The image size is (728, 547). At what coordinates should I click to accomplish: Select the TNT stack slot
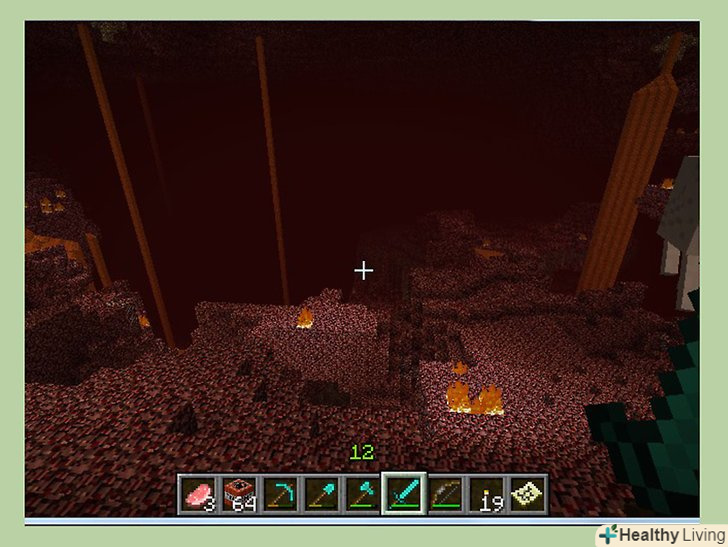pos(239,493)
